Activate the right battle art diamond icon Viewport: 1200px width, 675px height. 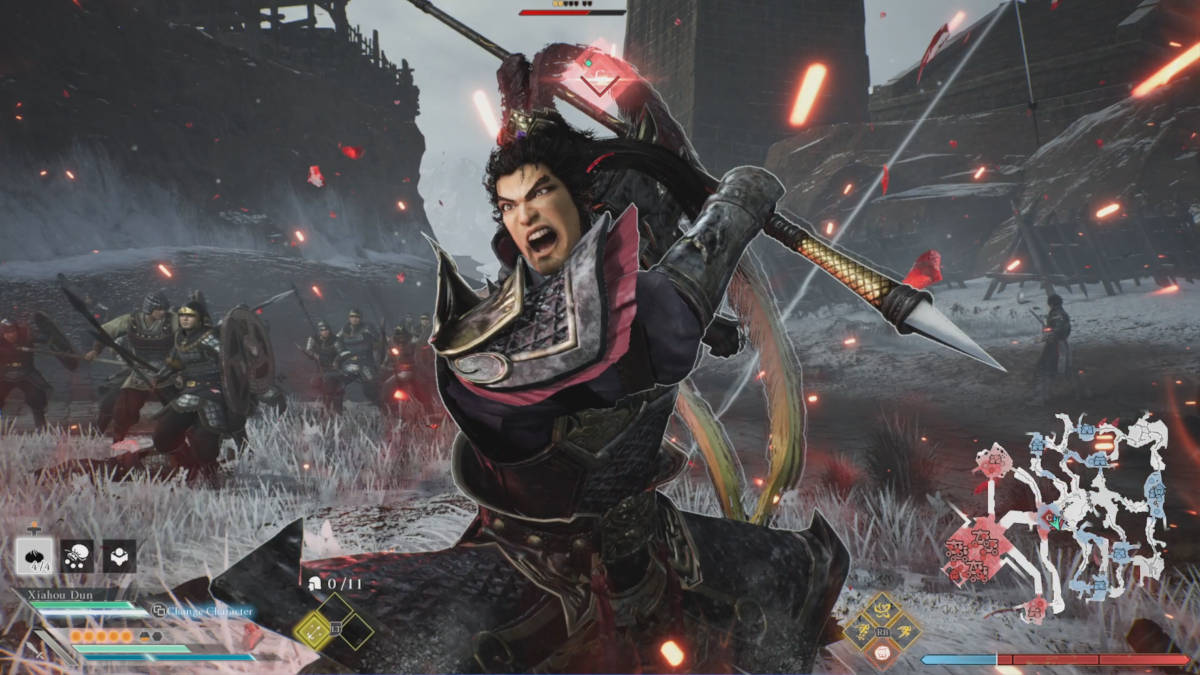point(905,631)
